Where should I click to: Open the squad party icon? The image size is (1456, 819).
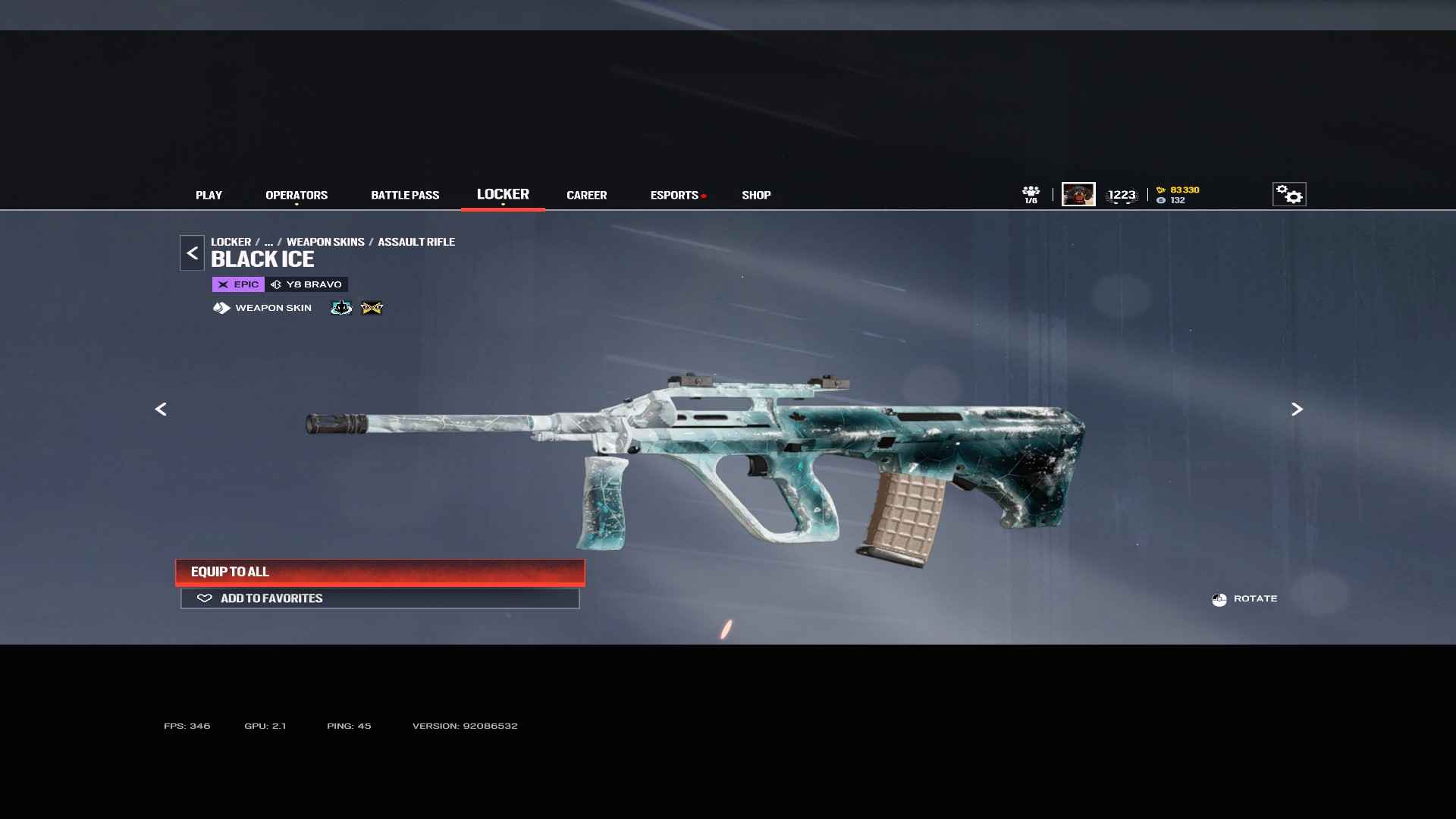coord(1031,195)
